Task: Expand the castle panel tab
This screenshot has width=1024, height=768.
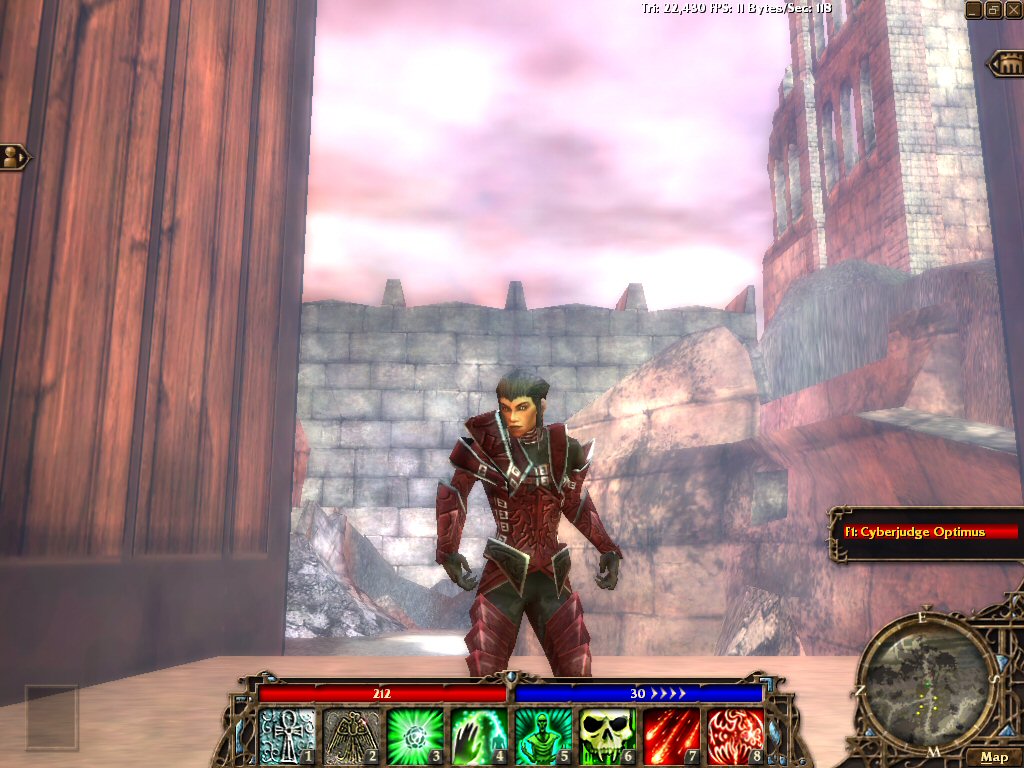Action: pyautogui.click(x=1005, y=65)
